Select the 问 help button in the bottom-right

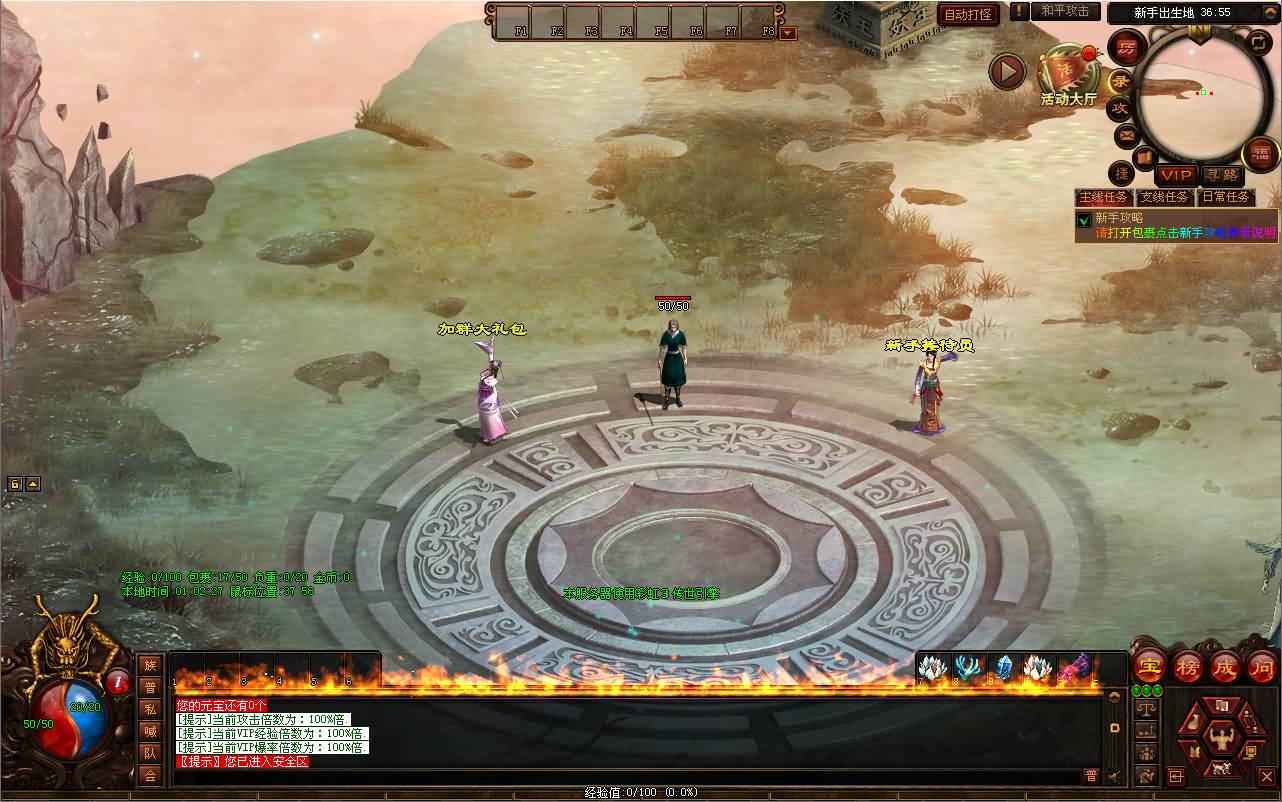pyautogui.click(x=1260, y=667)
